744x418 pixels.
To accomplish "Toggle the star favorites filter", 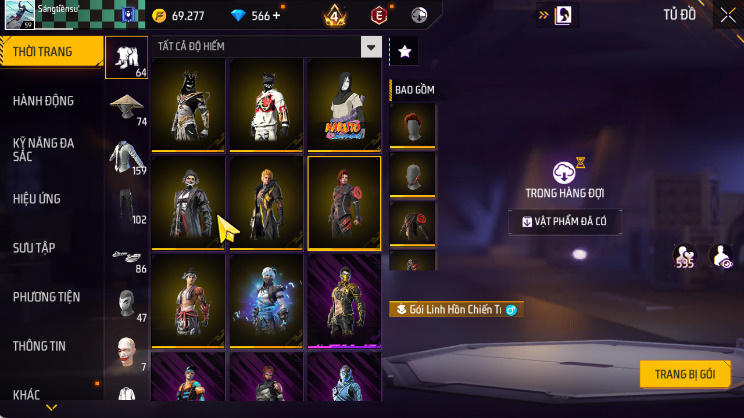I will (x=404, y=51).
